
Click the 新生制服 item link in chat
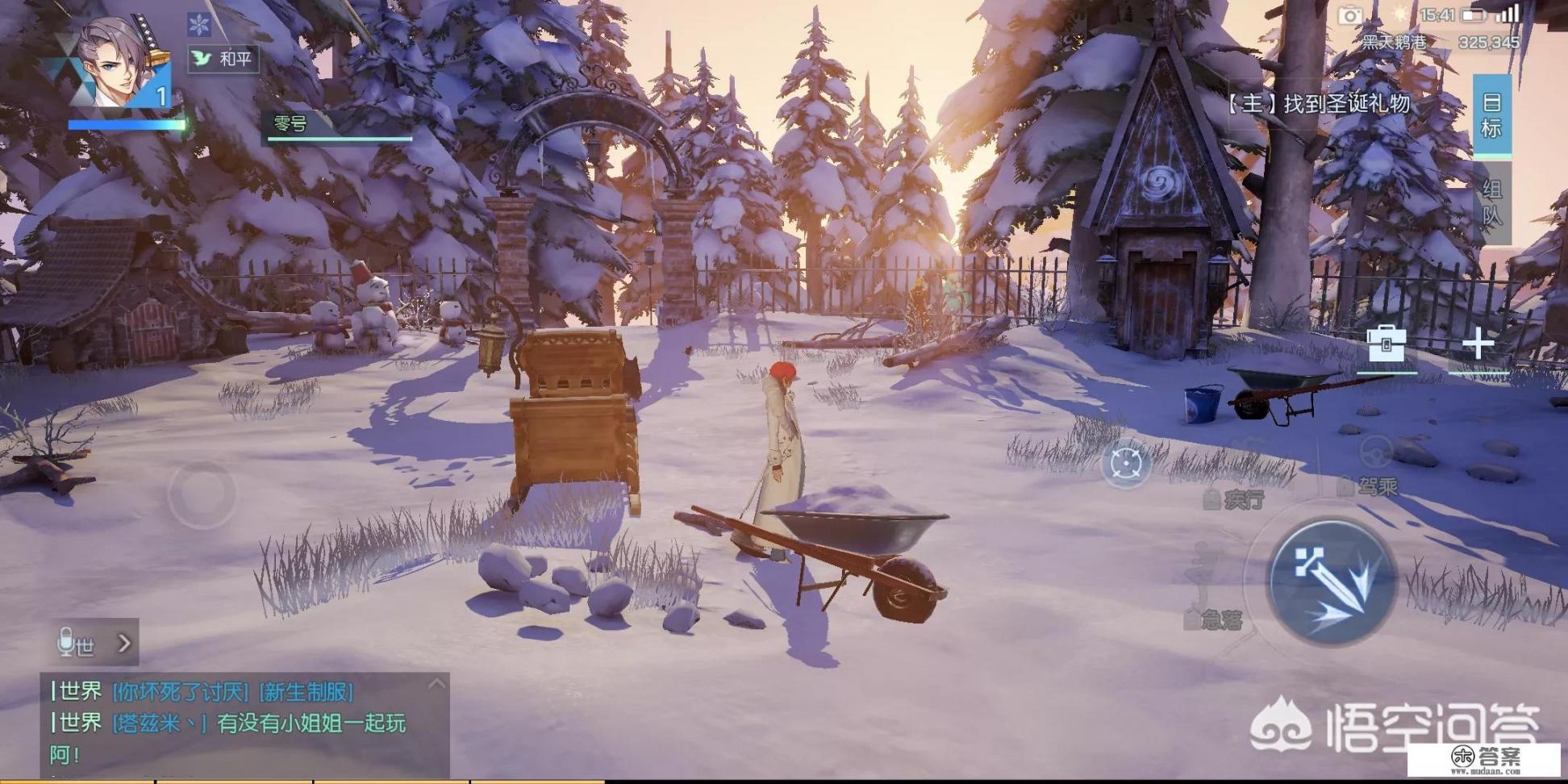point(307,691)
